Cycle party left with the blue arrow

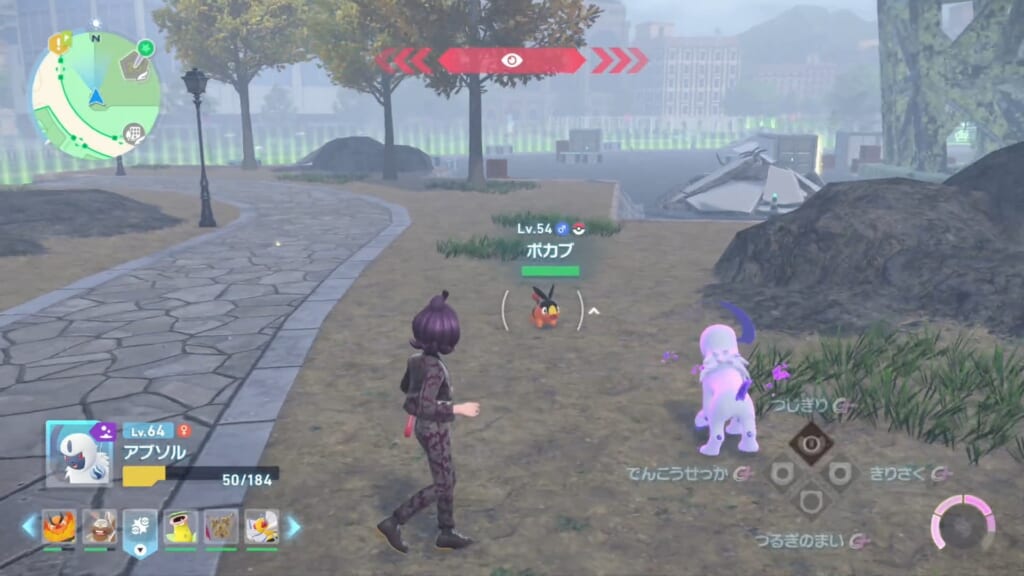click(29, 527)
